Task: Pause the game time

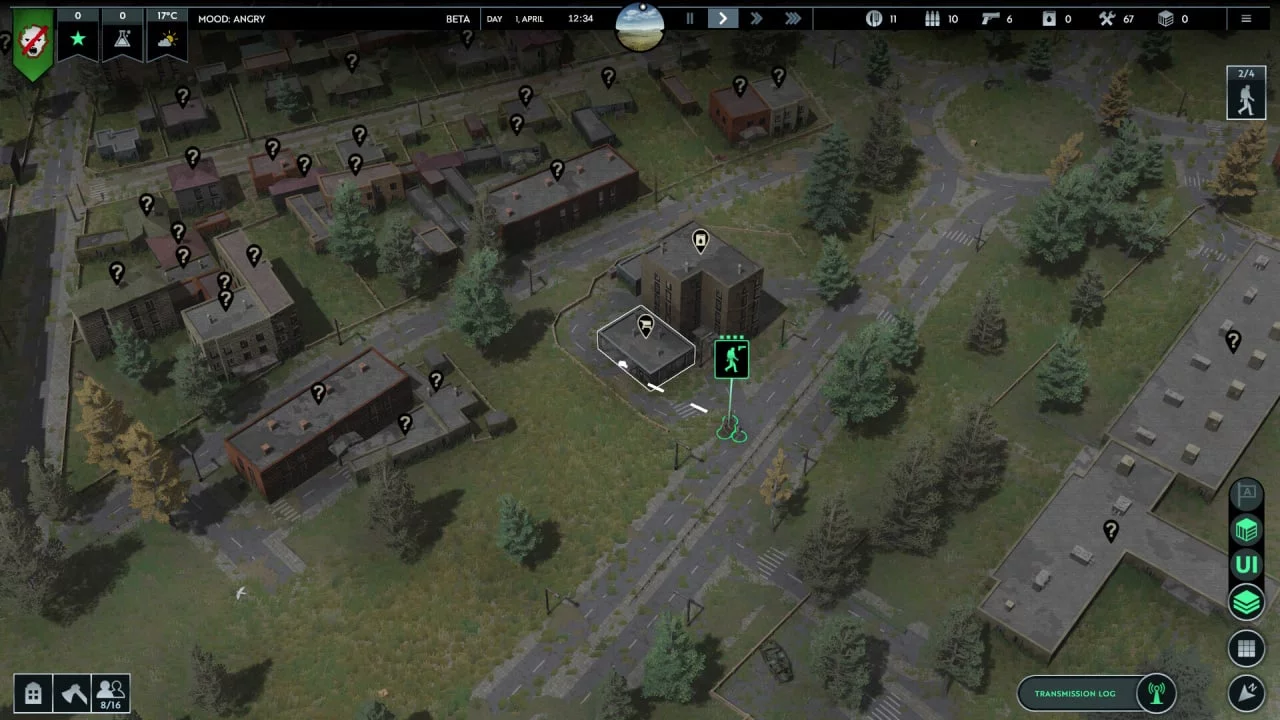Action: coord(689,18)
